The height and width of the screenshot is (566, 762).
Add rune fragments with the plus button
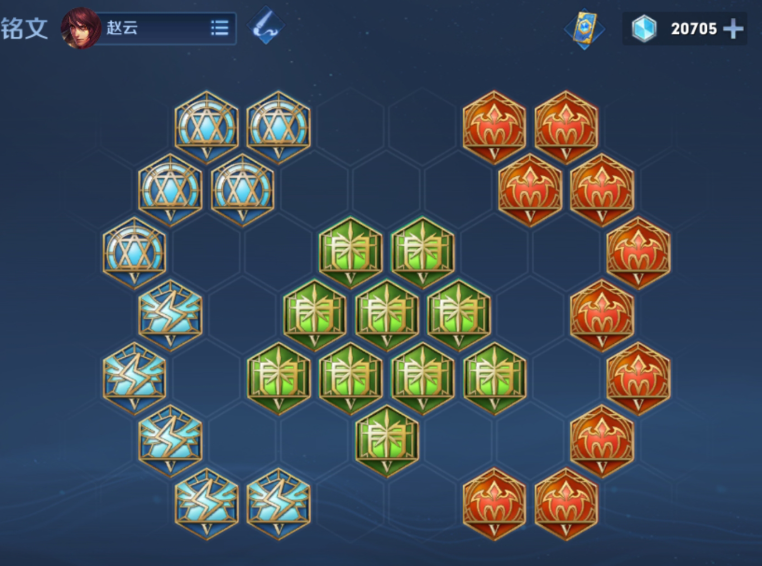(733, 28)
